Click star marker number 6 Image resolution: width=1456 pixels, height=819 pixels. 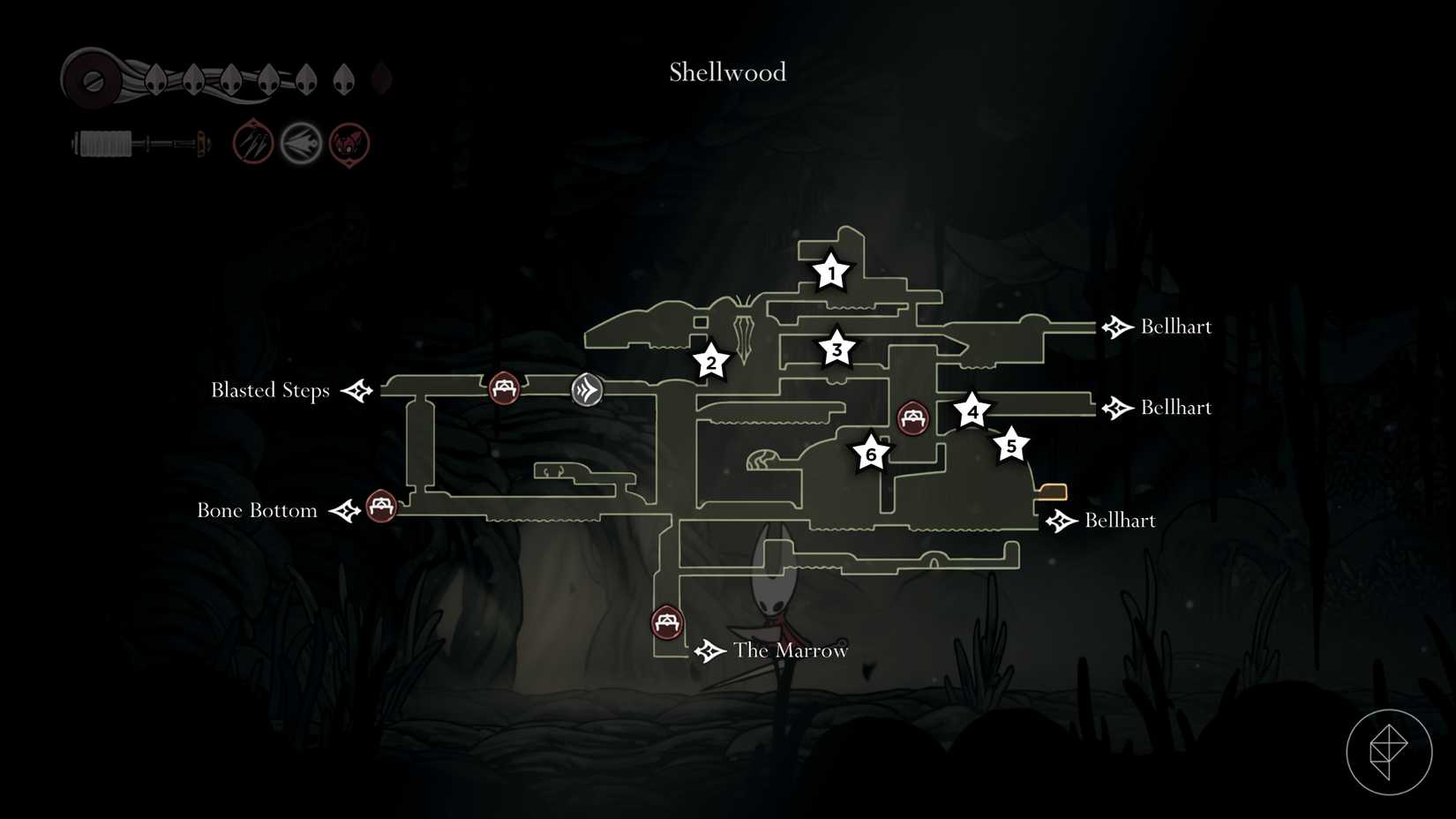(871, 455)
